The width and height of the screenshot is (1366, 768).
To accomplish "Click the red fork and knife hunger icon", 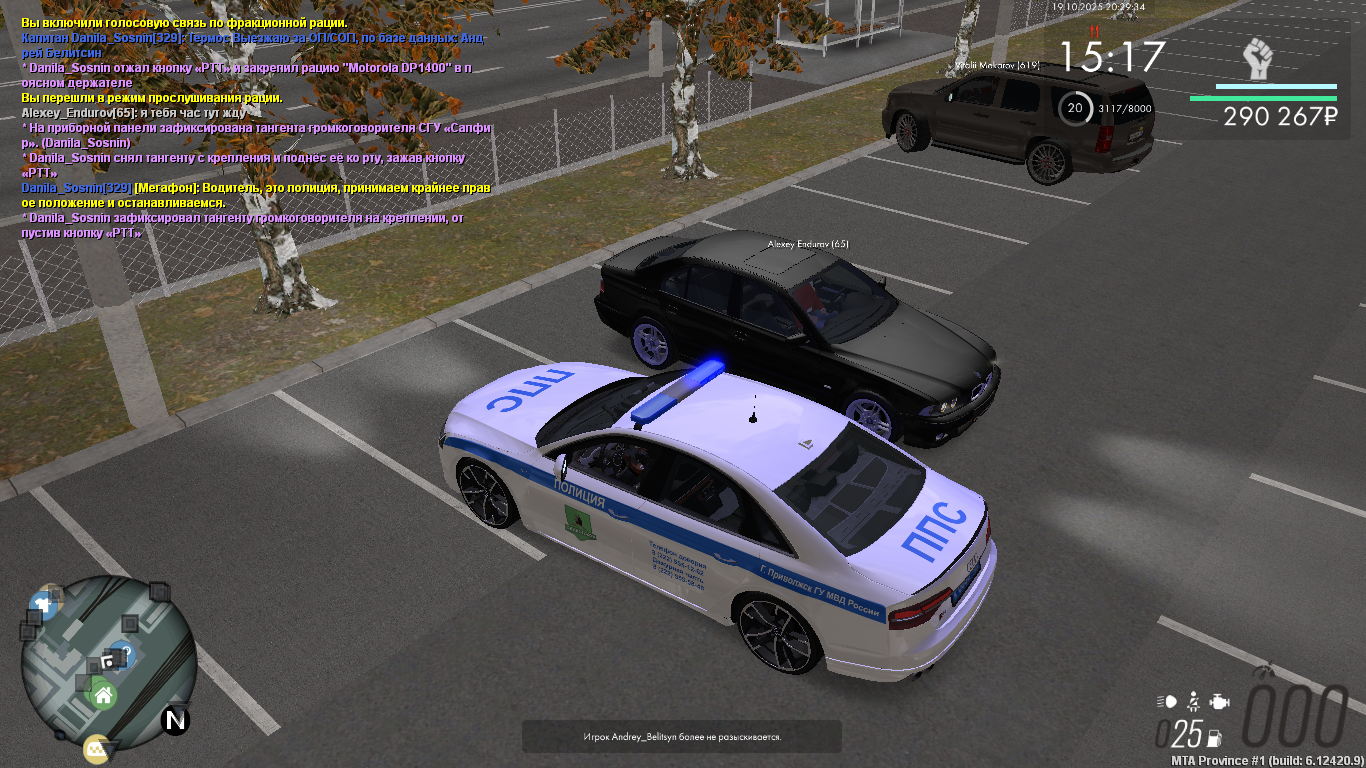I will [x=1094, y=31].
